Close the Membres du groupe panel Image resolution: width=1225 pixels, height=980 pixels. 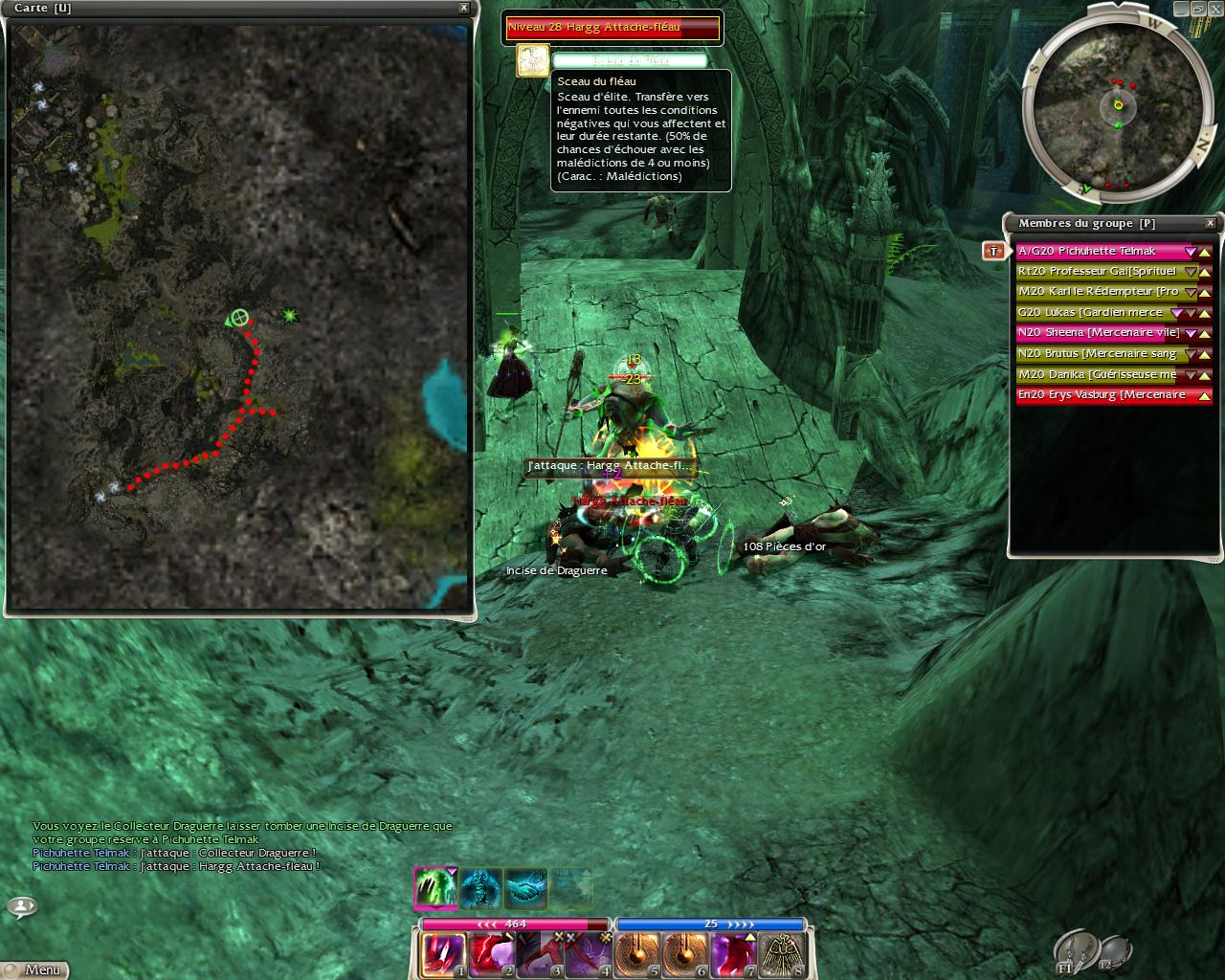(1210, 223)
